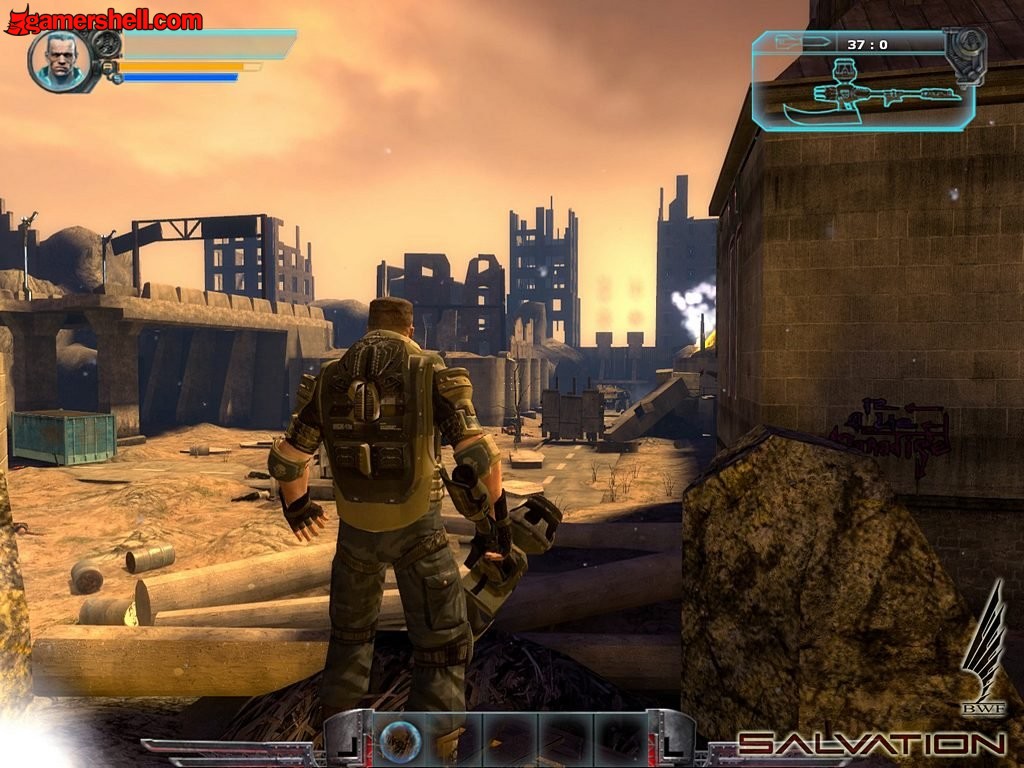
Task: Click the player character portrait
Action: (60, 61)
